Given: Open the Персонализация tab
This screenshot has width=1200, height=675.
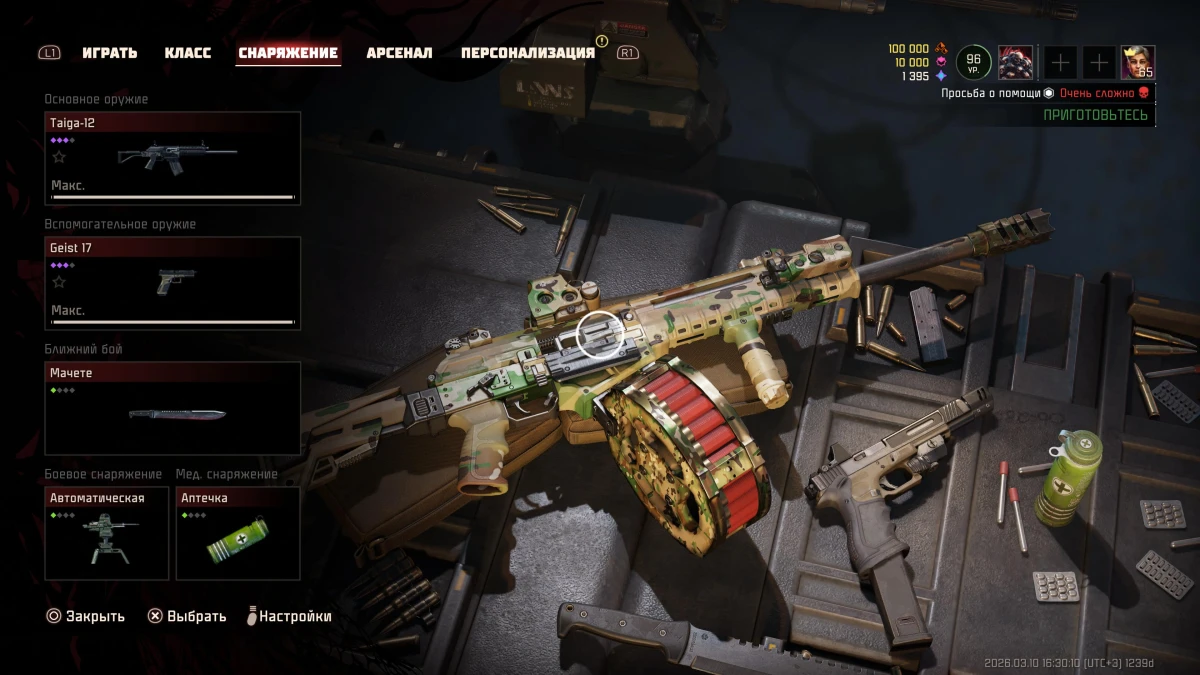Looking at the screenshot, I should click(527, 53).
